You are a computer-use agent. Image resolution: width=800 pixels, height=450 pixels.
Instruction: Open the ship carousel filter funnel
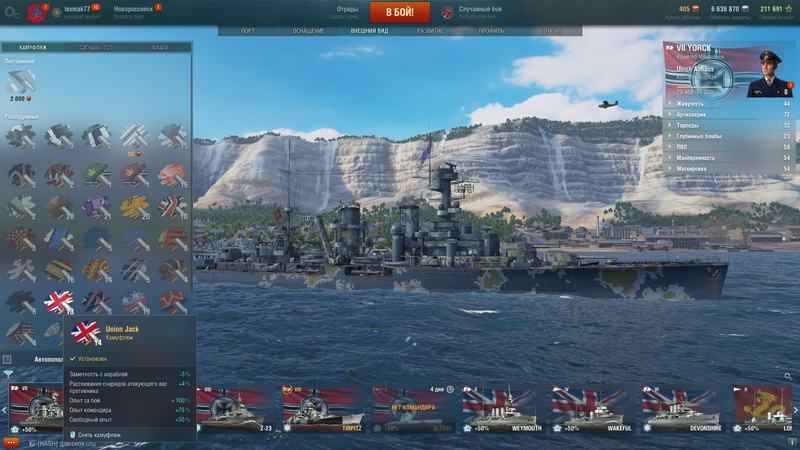(x=8, y=375)
